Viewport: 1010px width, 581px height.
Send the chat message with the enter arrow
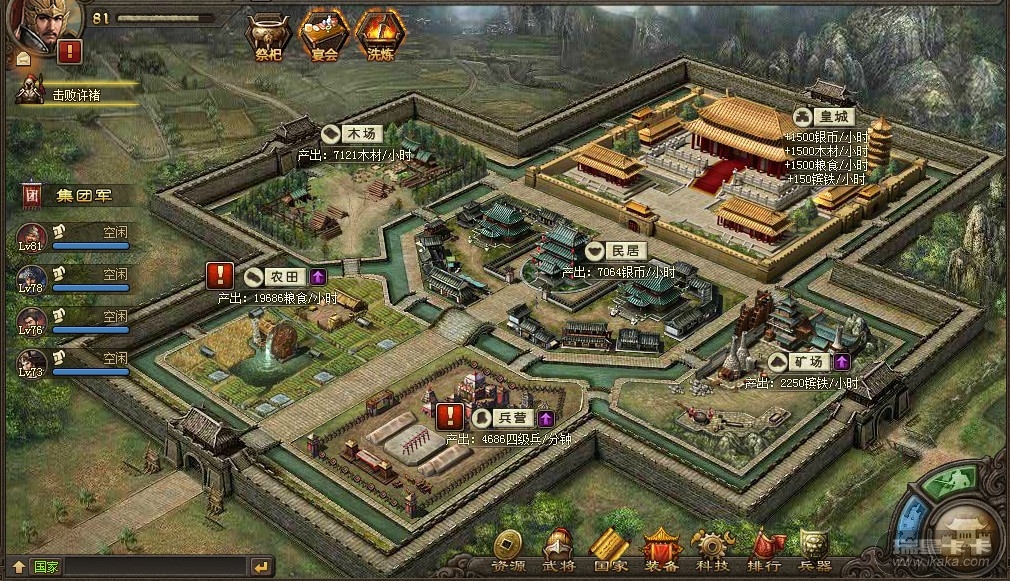261,567
